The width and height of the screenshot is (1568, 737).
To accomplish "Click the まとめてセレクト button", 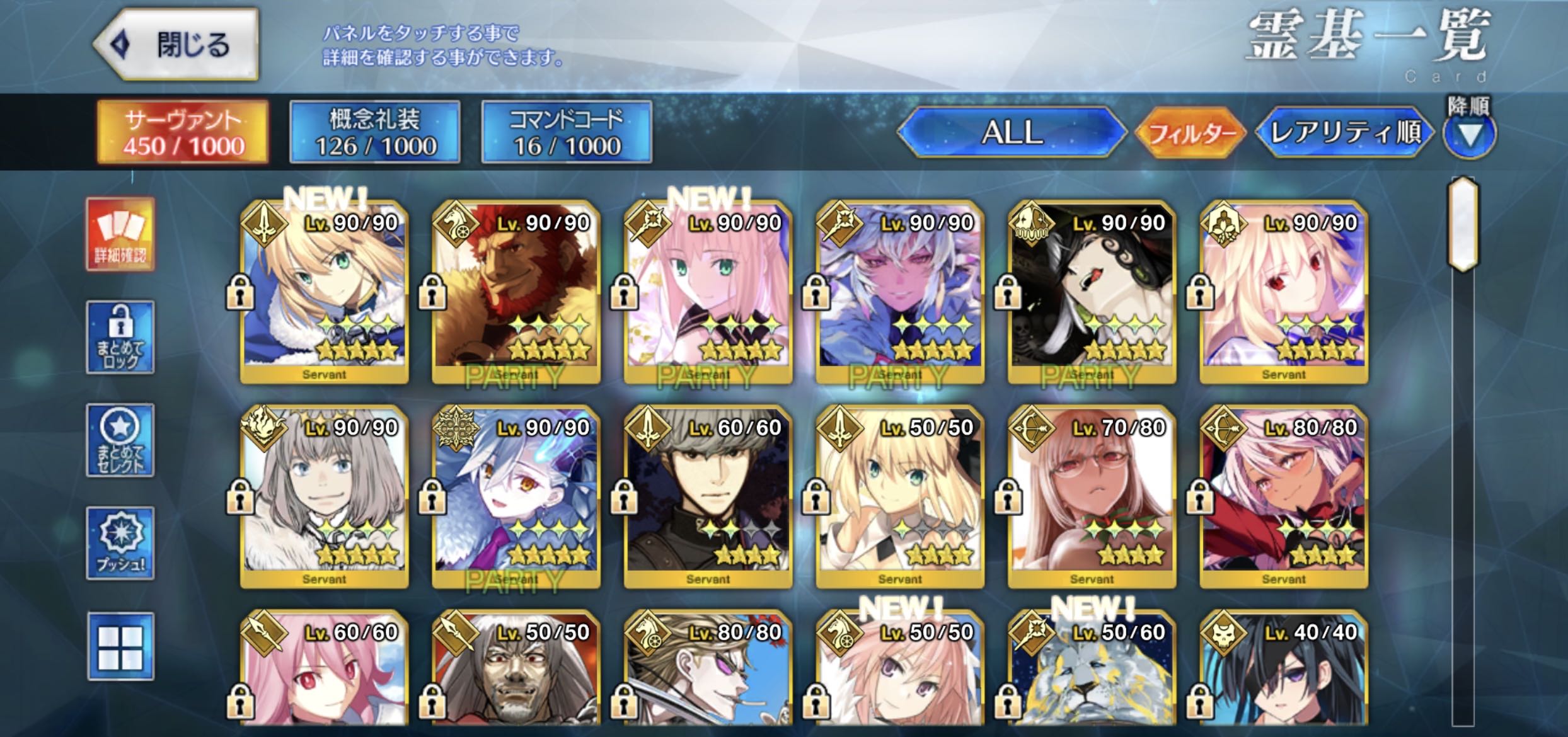I will (120, 440).
